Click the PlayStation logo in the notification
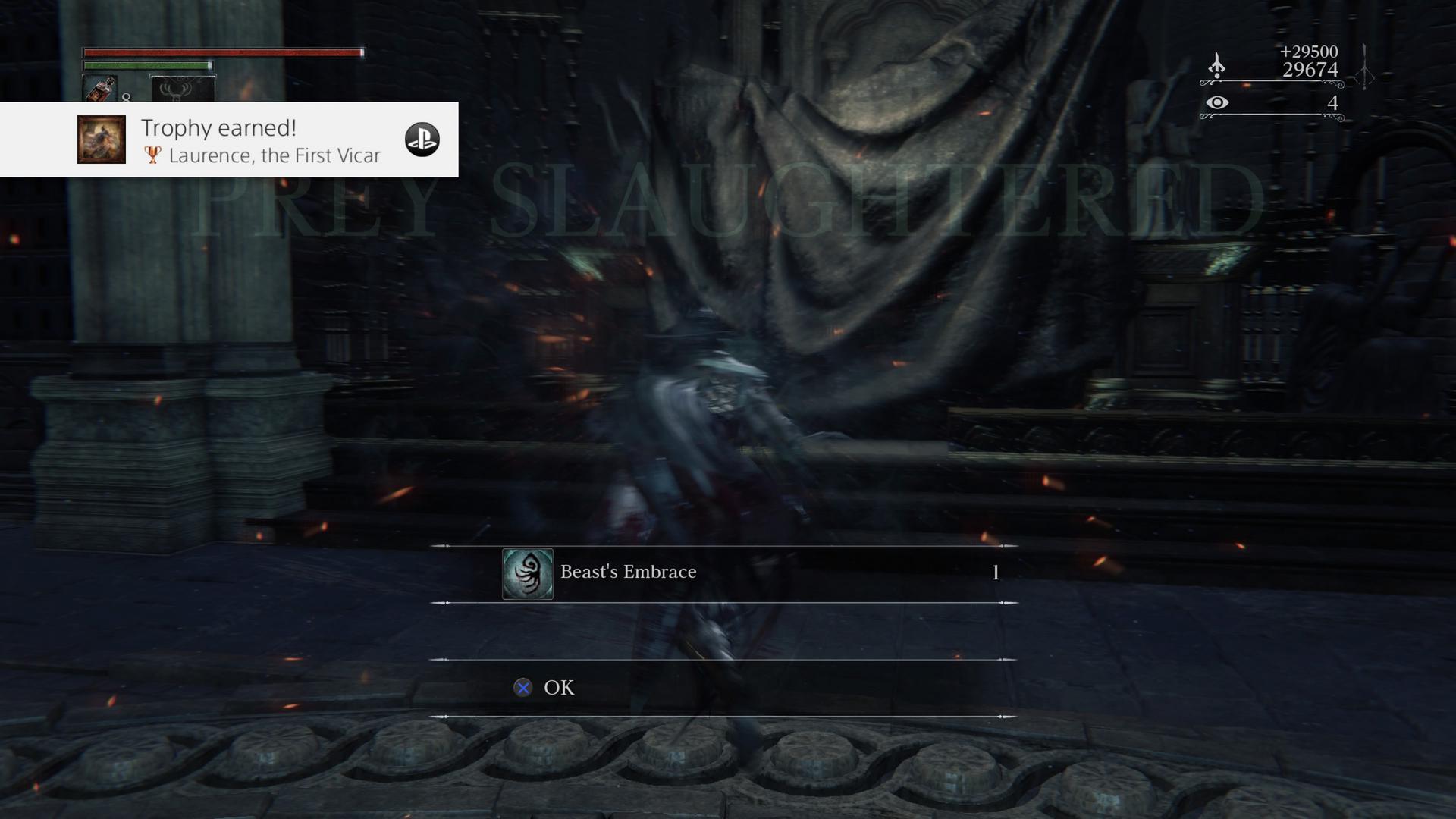Viewport: 1456px width, 819px height. pos(423,140)
